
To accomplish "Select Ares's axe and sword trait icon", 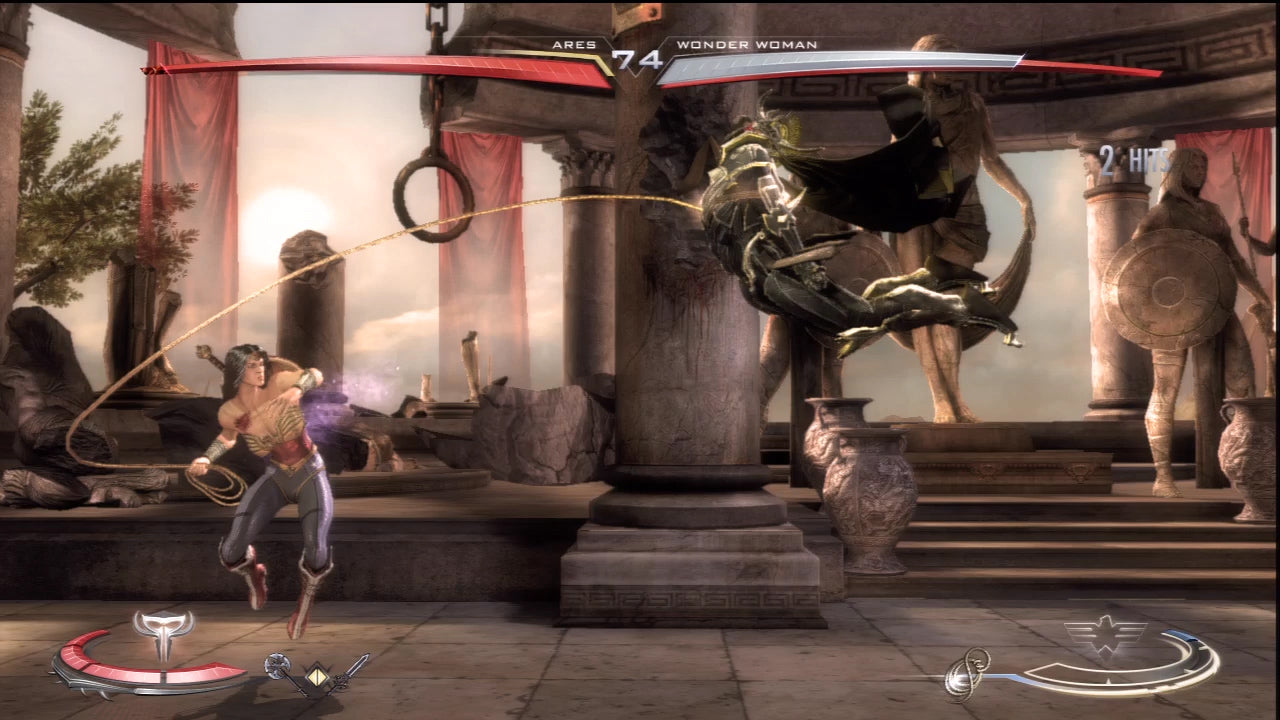I will (x=317, y=674).
